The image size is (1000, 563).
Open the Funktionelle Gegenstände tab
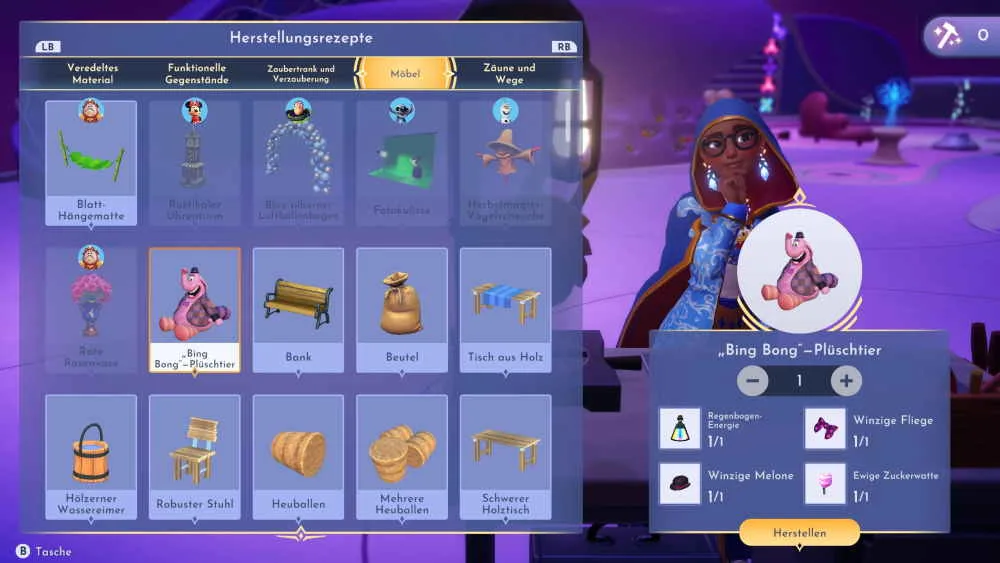(197, 73)
